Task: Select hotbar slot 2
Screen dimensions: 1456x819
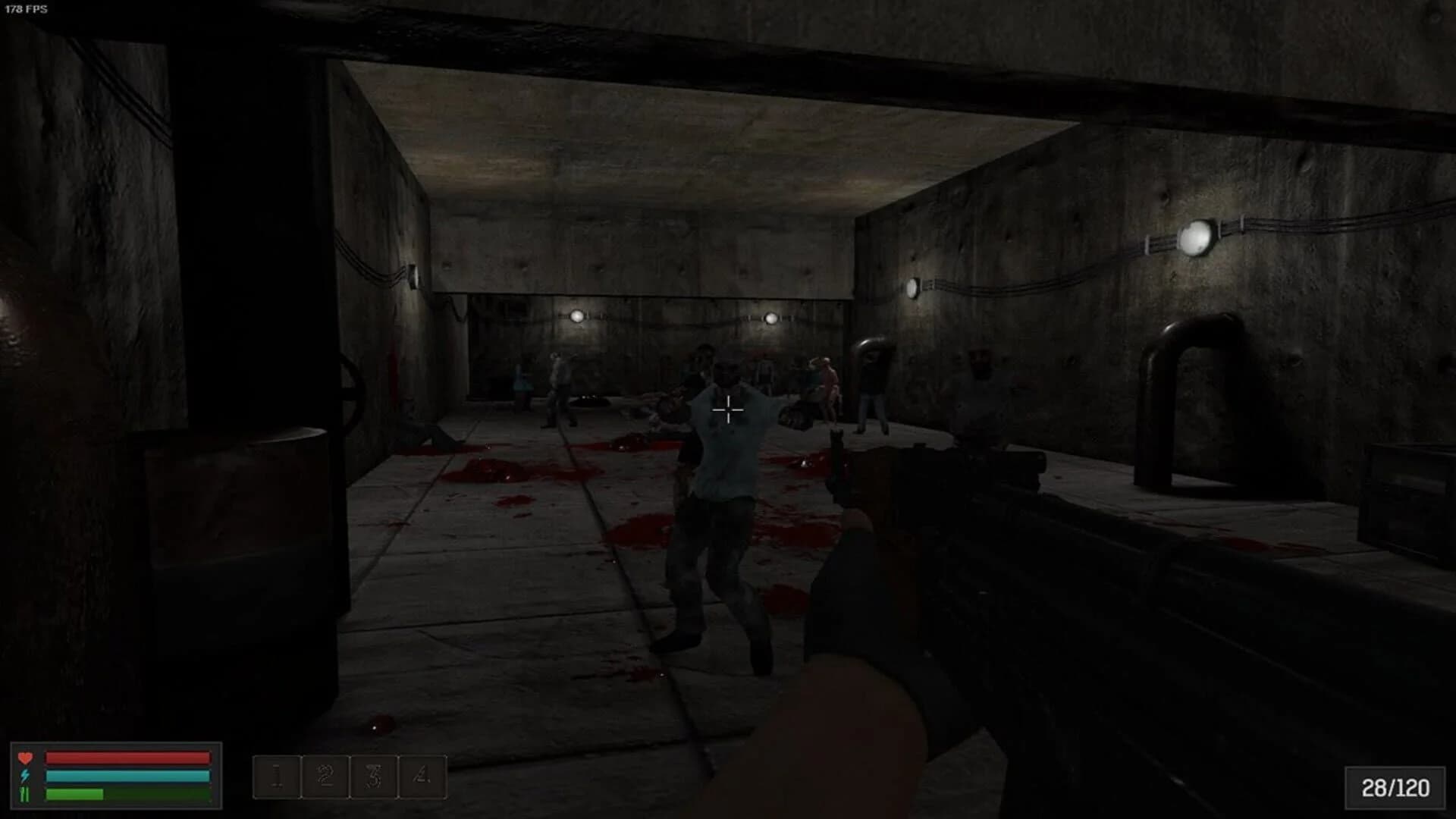Action: [x=324, y=777]
